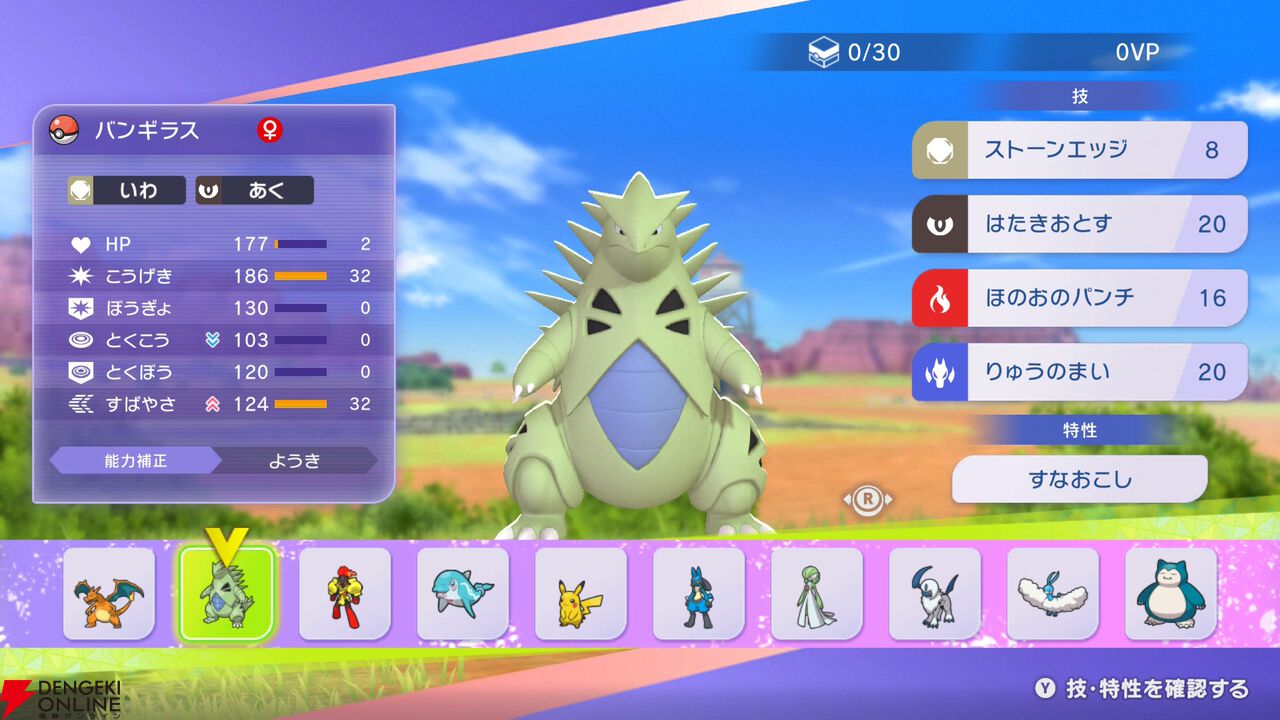Toggle the いわ type badge
This screenshot has height=720, width=1280.
pyautogui.click(x=125, y=190)
